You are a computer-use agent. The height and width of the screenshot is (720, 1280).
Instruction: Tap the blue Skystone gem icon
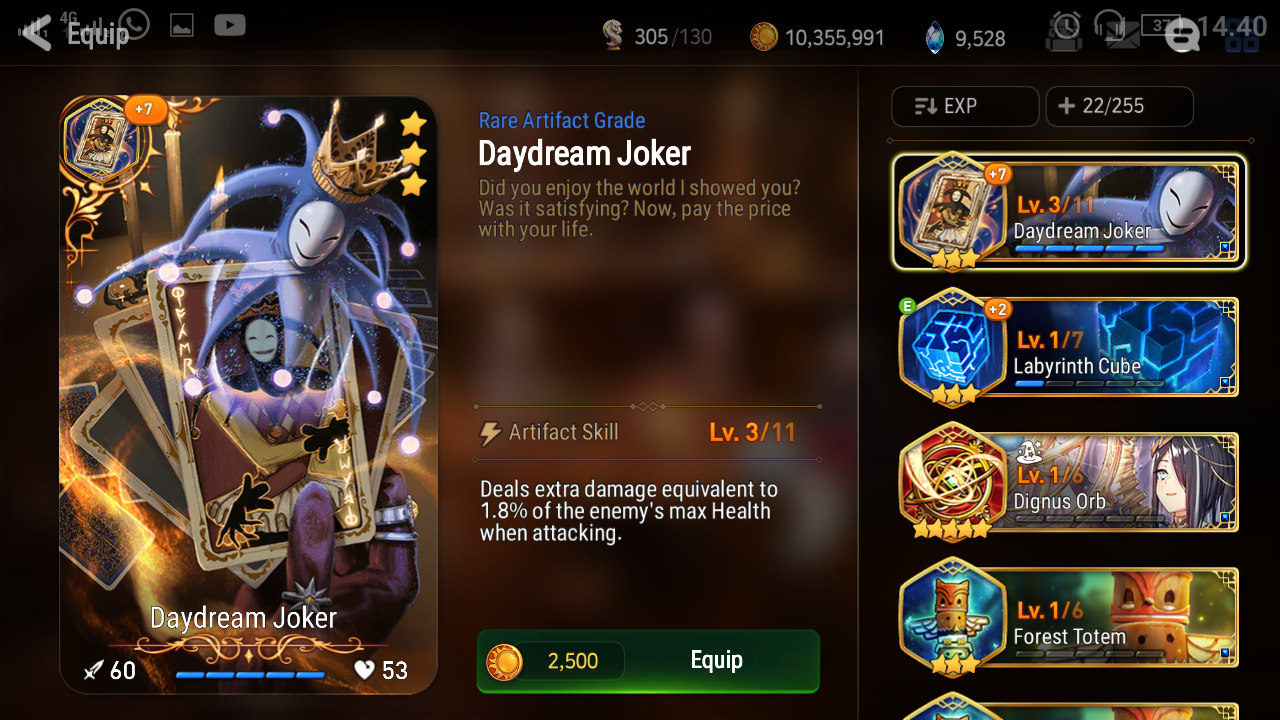pos(934,35)
